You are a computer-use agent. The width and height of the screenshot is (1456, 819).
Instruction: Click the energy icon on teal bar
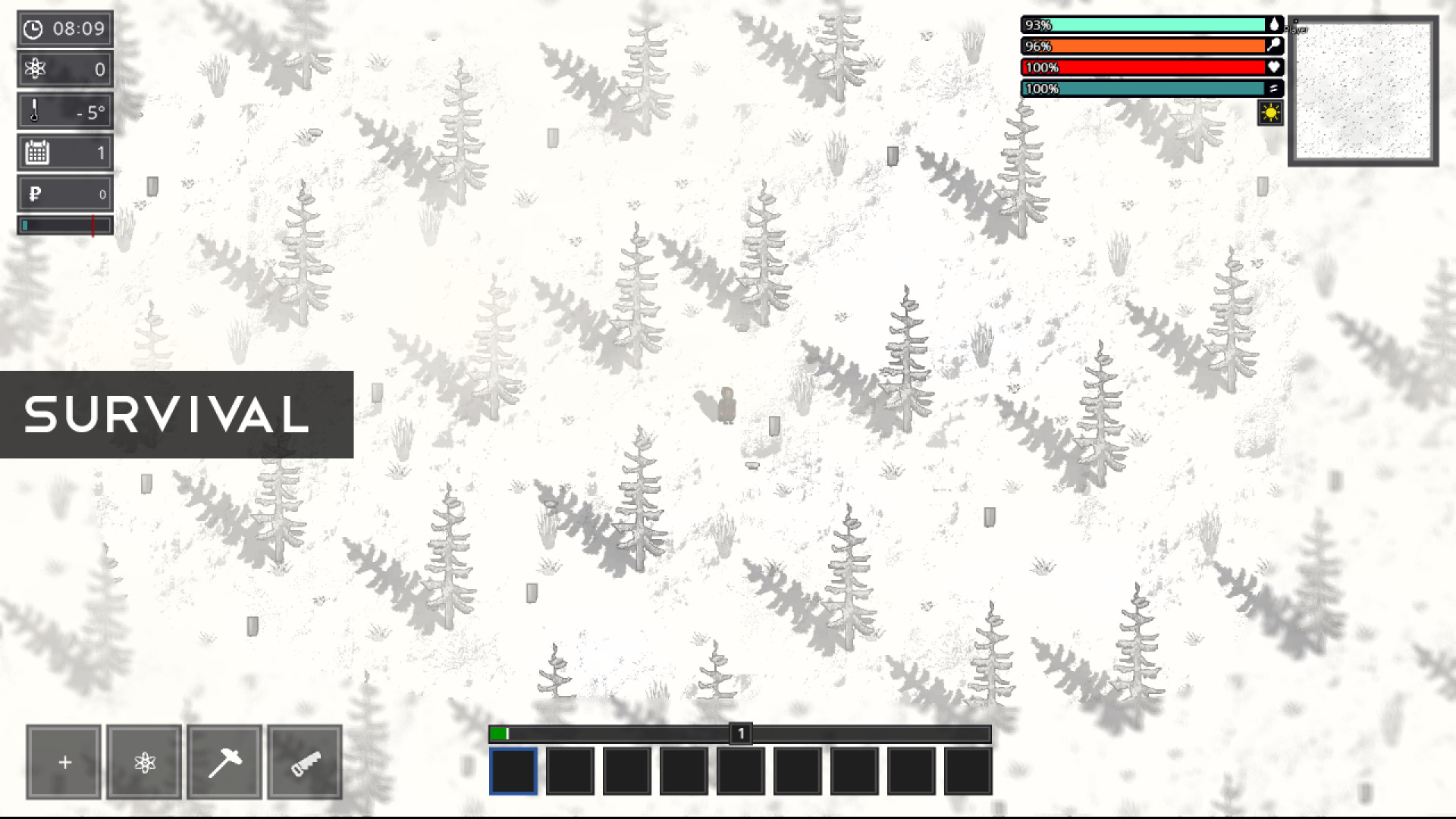(x=1276, y=88)
